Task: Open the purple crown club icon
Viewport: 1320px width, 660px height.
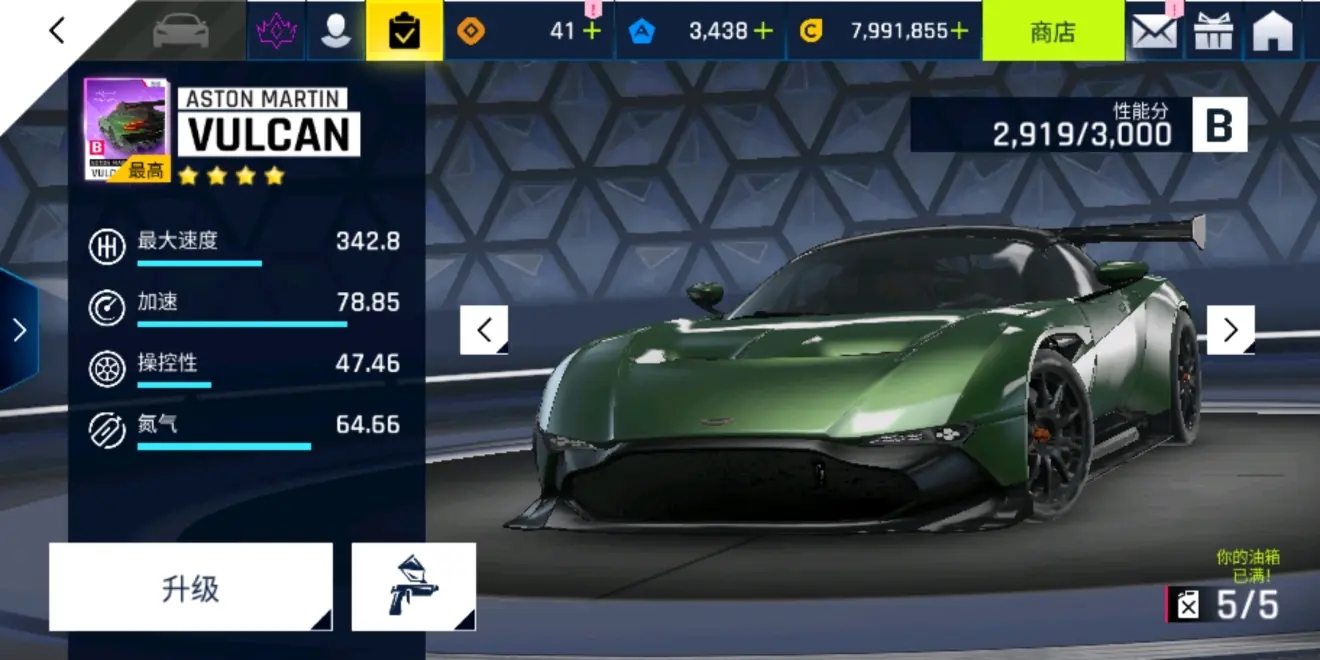Action: pos(276,31)
